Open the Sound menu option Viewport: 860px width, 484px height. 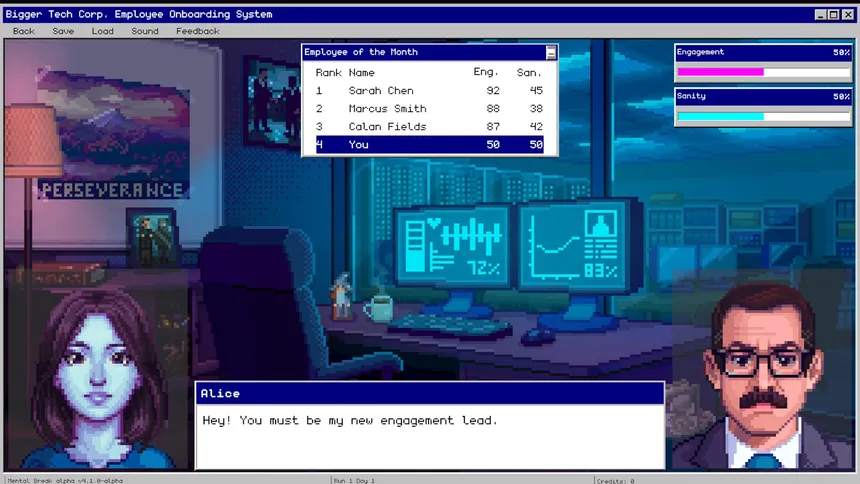pos(145,31)
